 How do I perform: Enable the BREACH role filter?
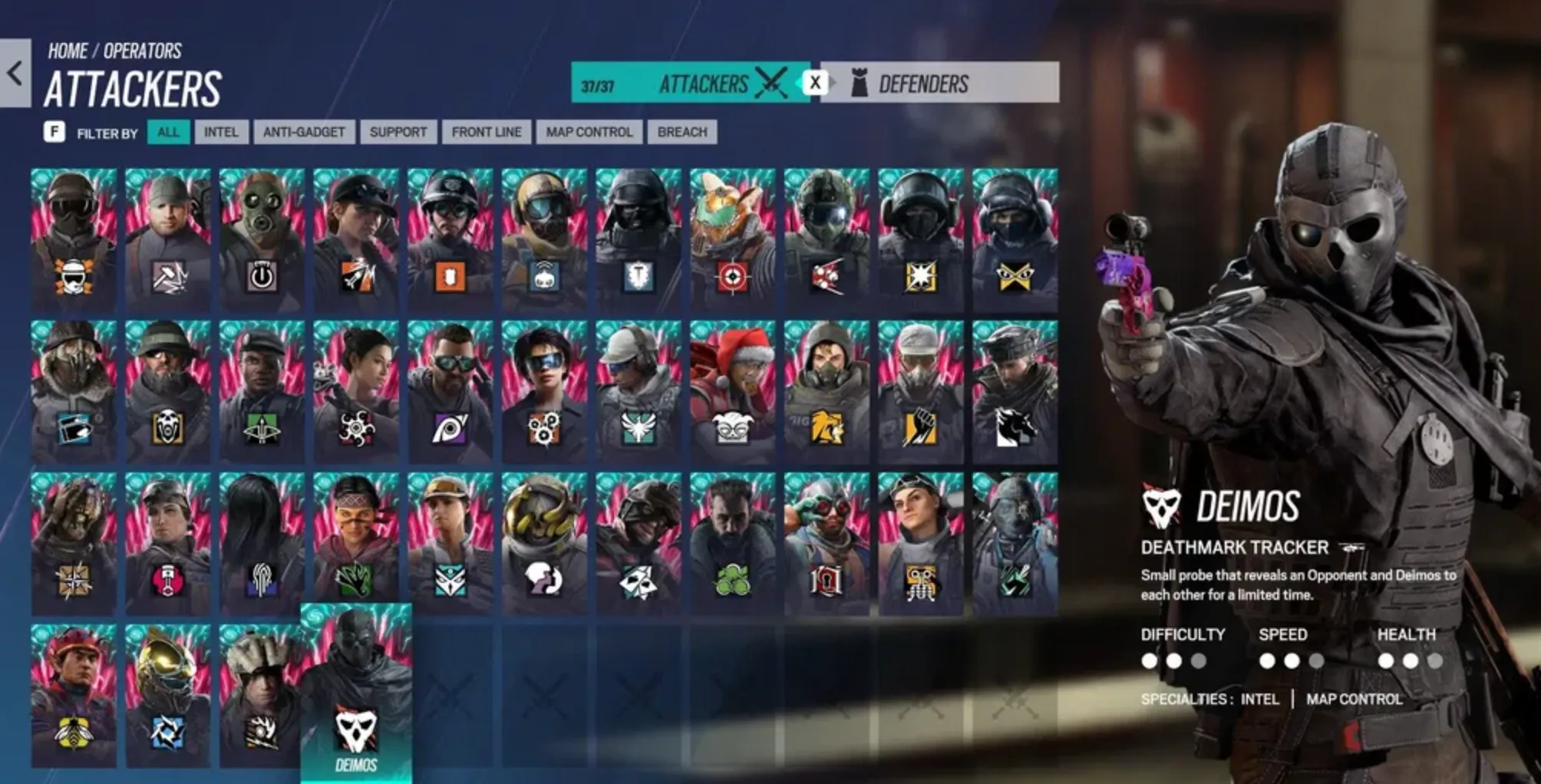tap(681, 131)
